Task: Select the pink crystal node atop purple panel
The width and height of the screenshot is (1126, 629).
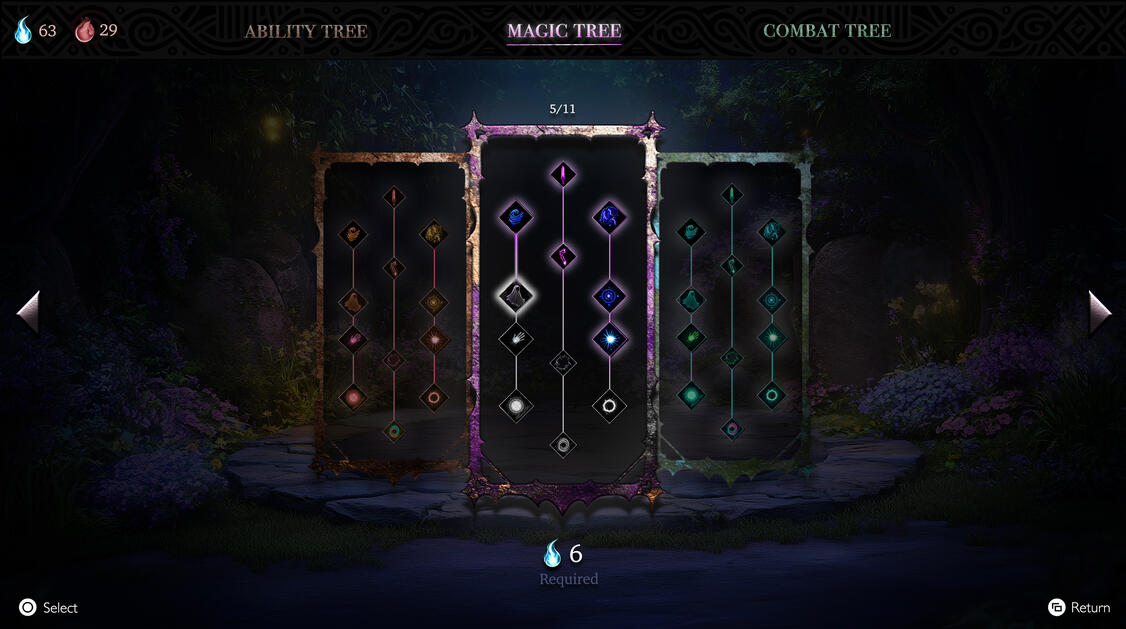Action: [x=563, y=173]
